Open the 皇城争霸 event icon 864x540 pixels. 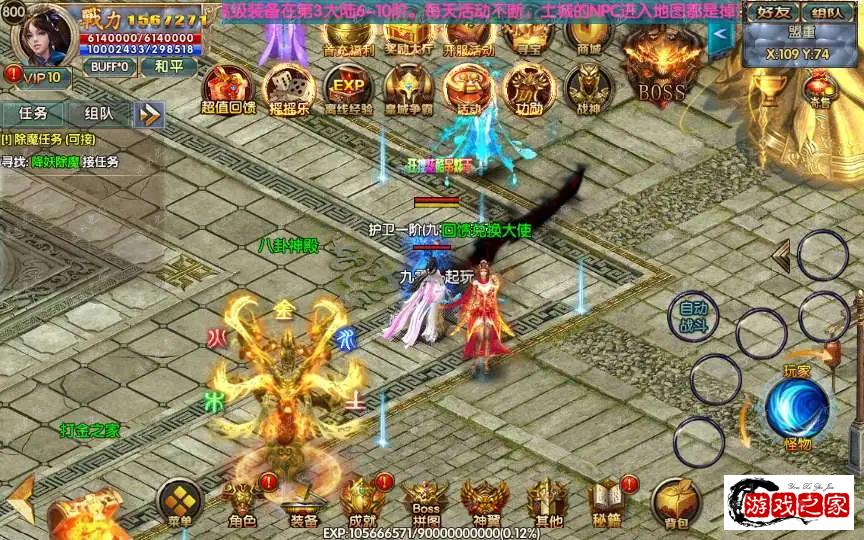408,89
